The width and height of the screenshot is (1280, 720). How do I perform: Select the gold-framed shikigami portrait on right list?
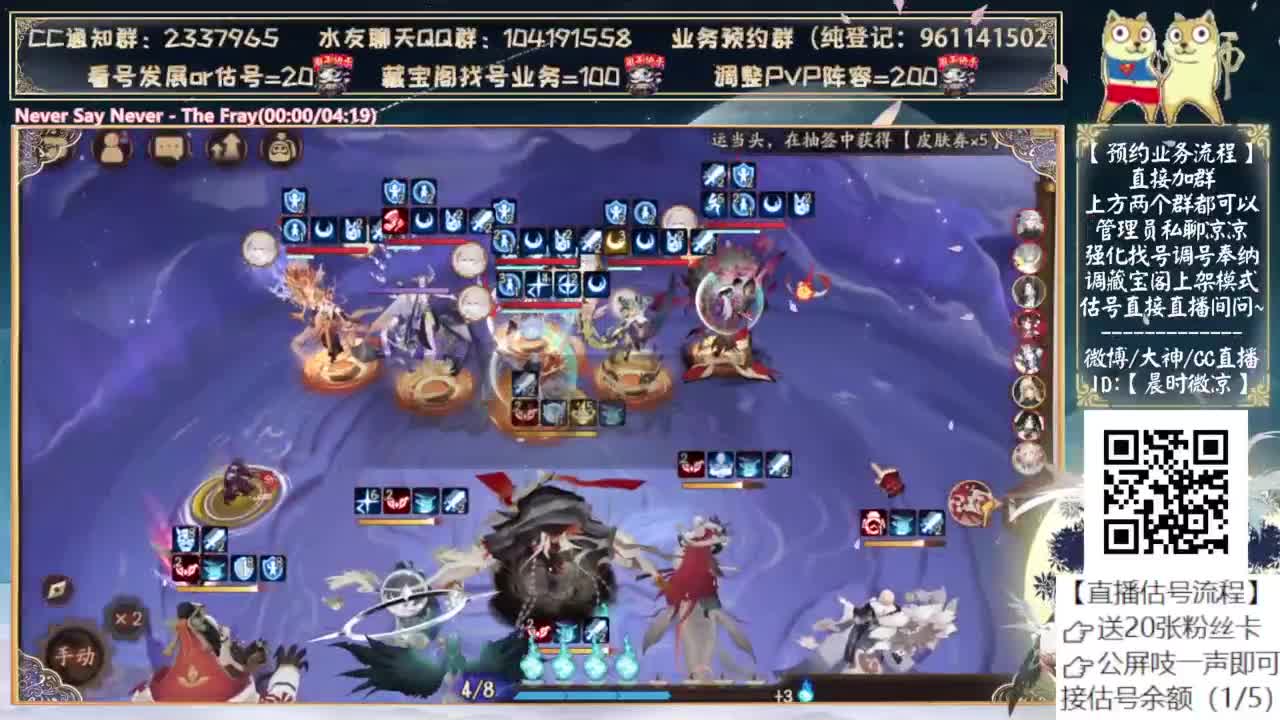click(1026, 393)
